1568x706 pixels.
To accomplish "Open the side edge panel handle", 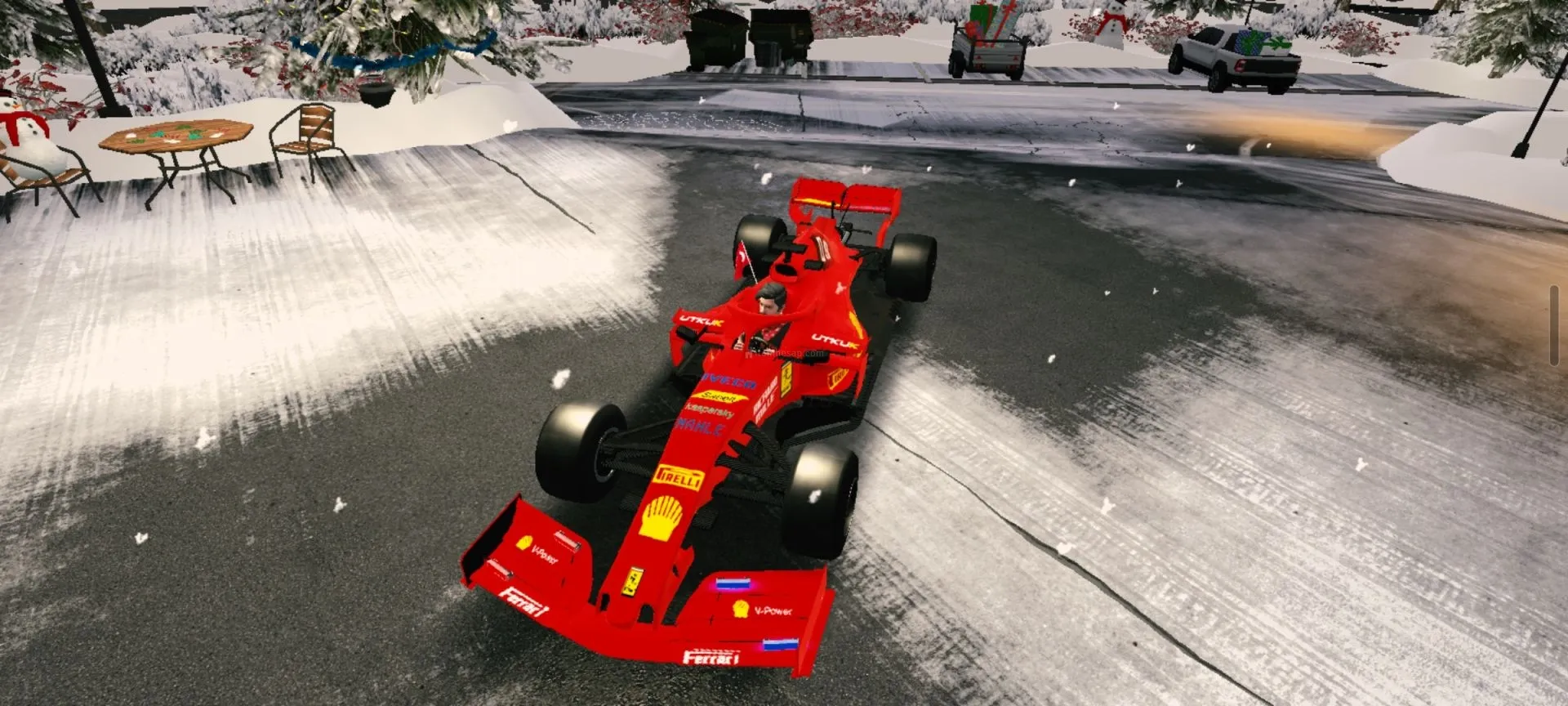I will tap(1553, 325).
